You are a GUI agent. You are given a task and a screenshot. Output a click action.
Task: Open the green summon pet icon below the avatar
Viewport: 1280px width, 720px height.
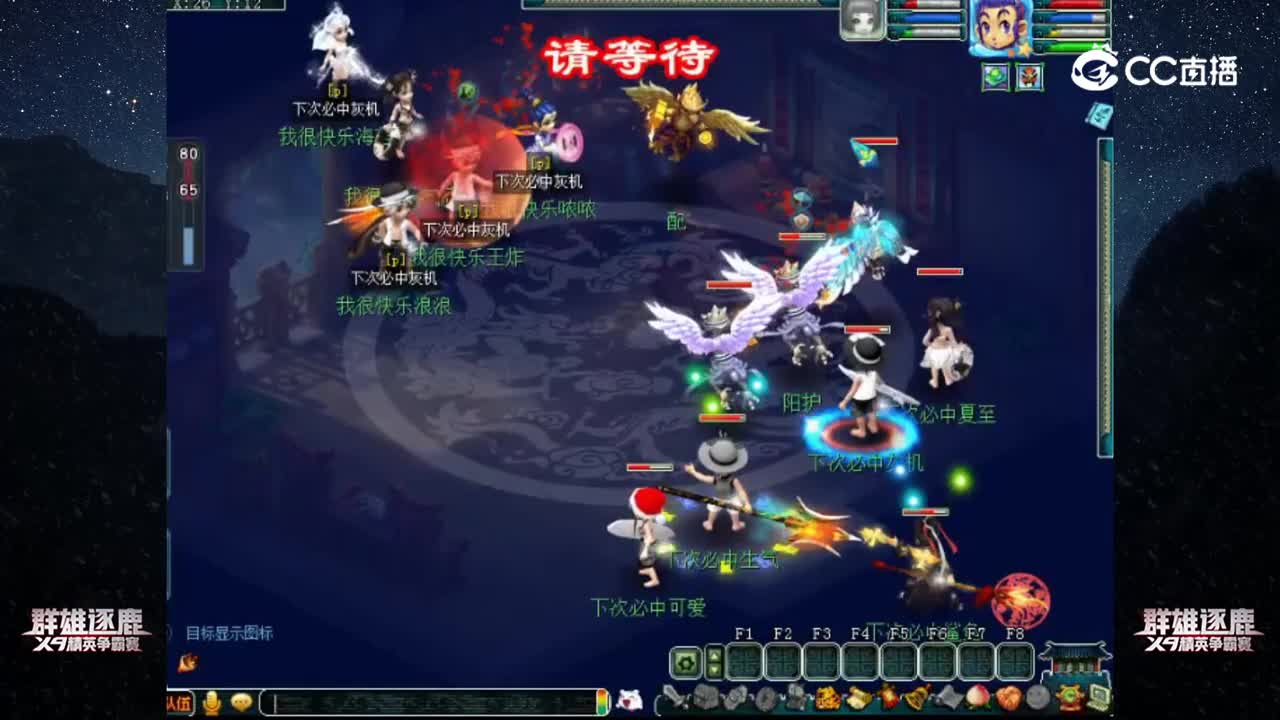pos(995,76)
